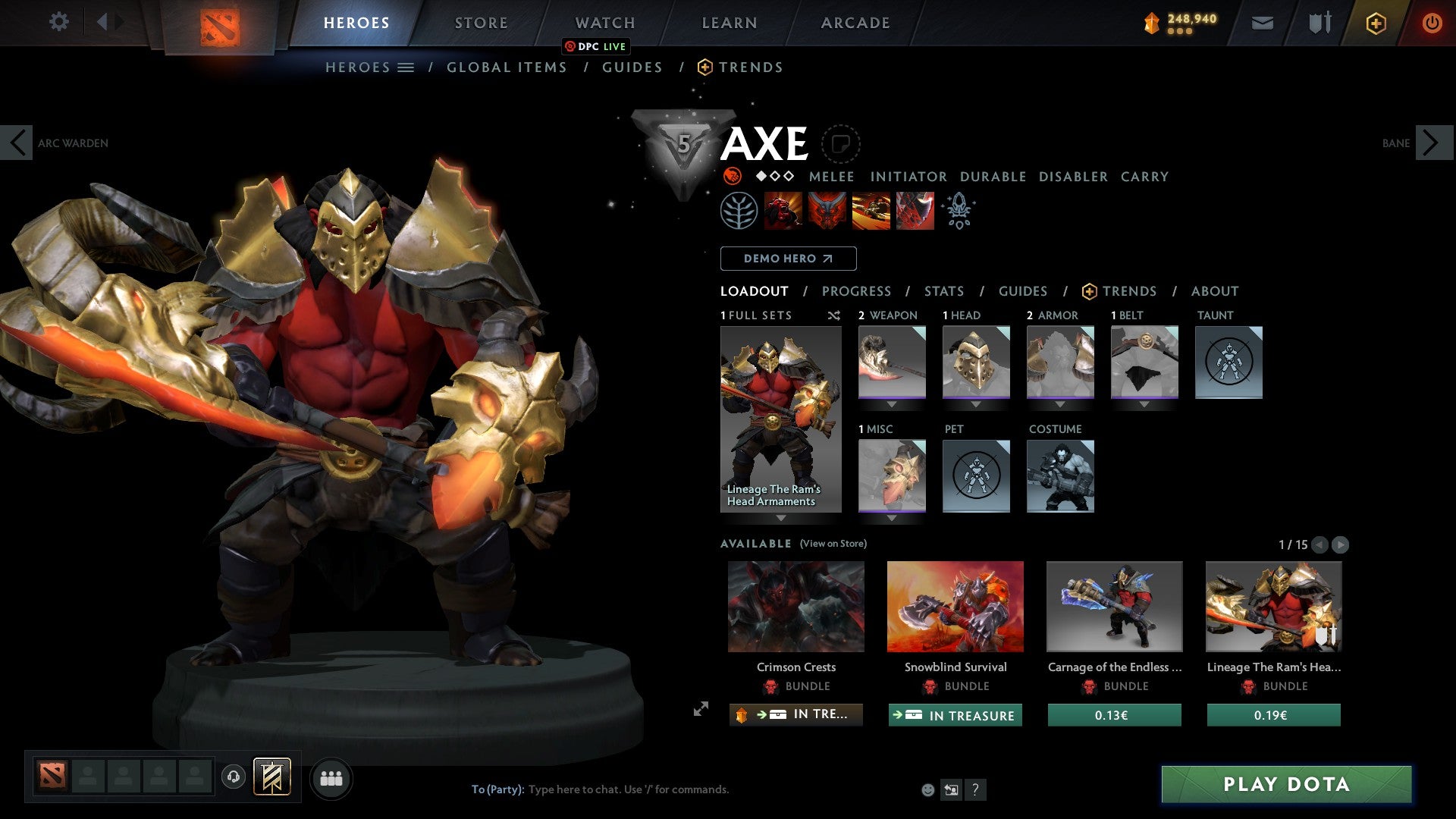
Task: Click the View on Store link
Action: 833,544
